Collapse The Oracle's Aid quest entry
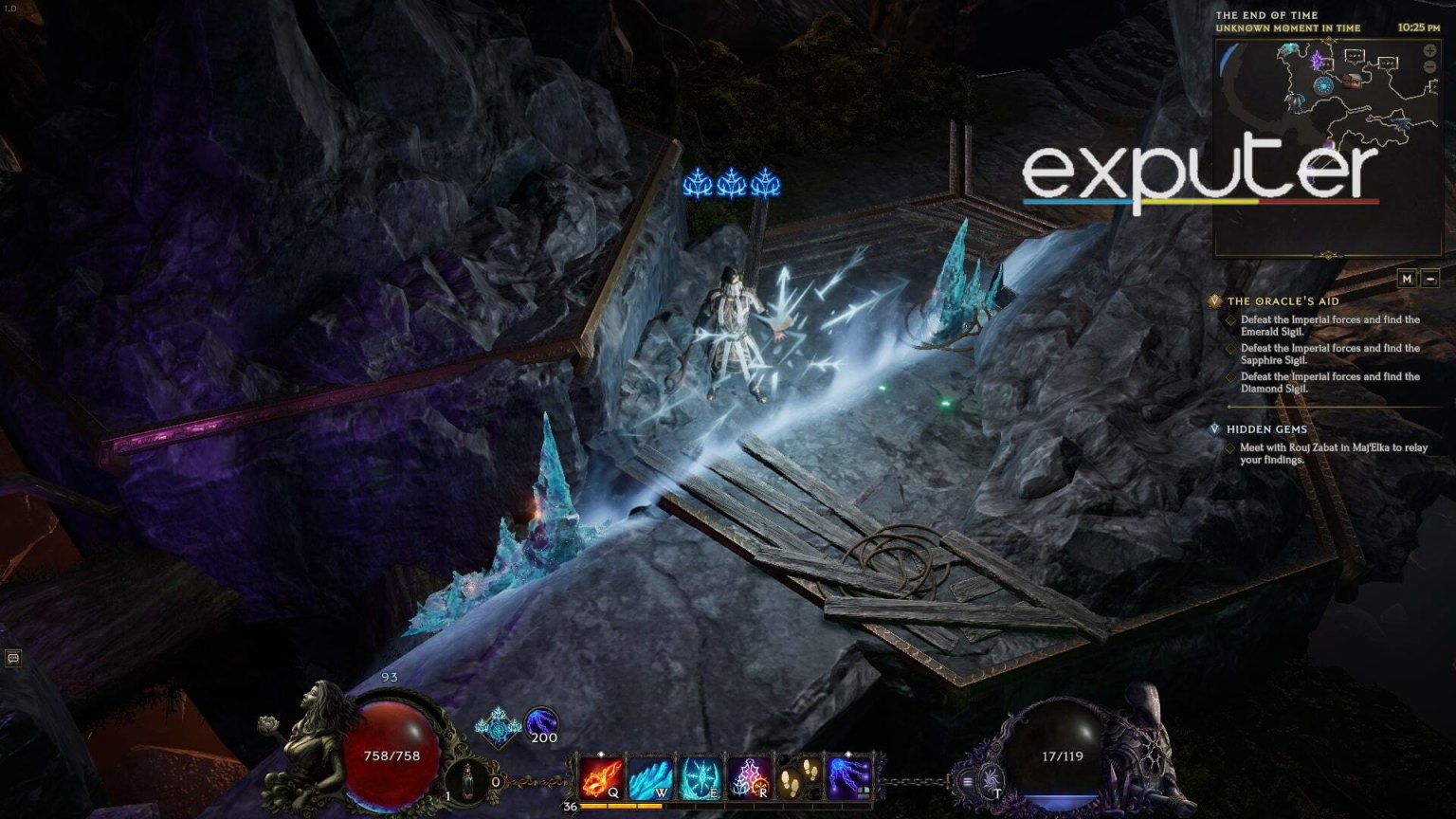This screenshot has width=1456, height=819. click(x=1214, y=300)
